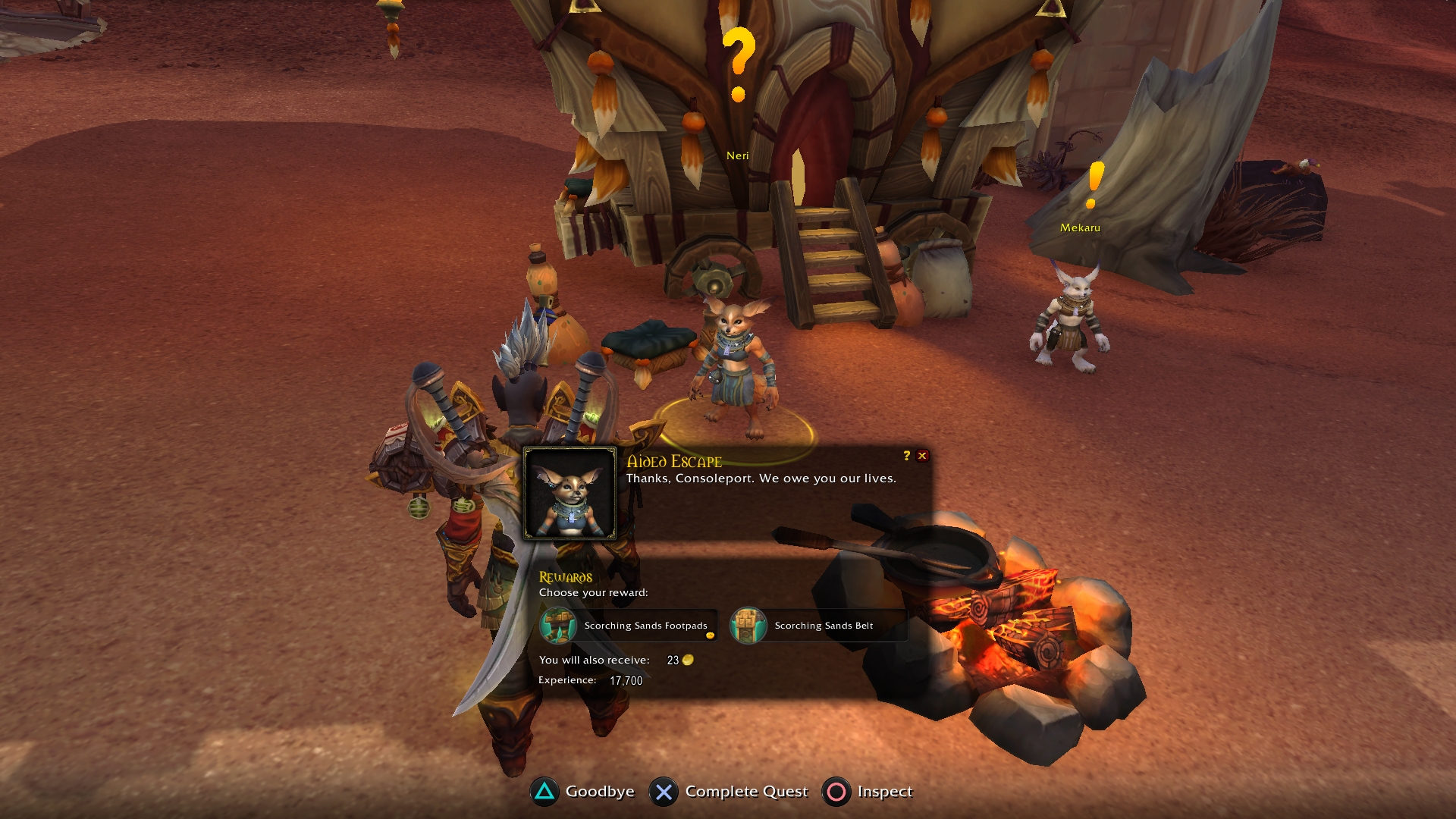Complete Quest to turn in Aided Escape
1456x819 pixels.
[729, 792]
